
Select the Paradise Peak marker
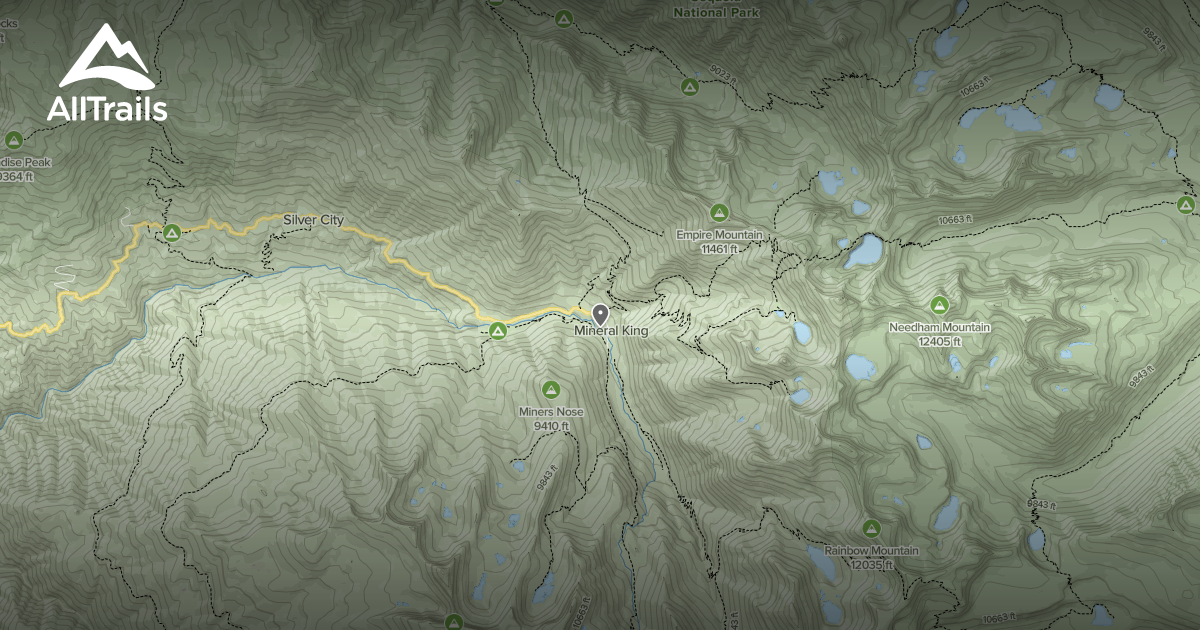(x=14, y=140)
